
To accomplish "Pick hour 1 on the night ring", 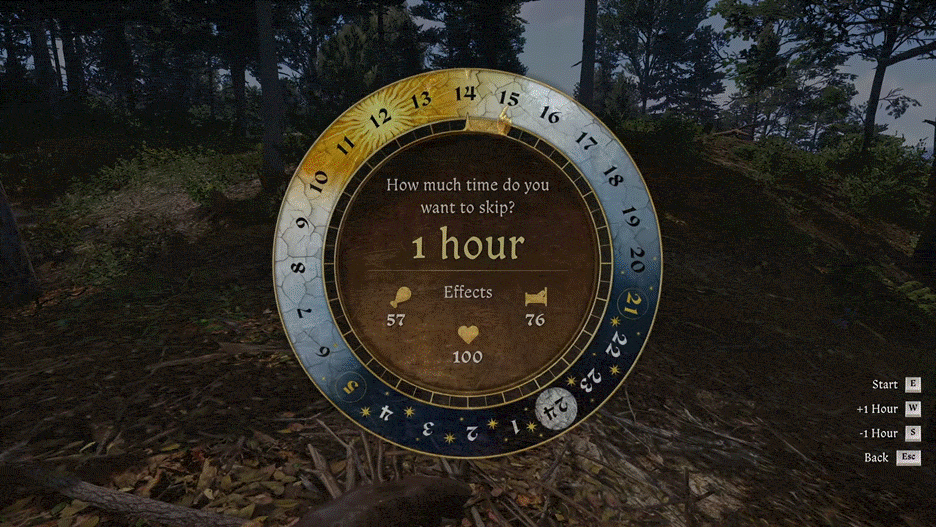I will (514, 426).
